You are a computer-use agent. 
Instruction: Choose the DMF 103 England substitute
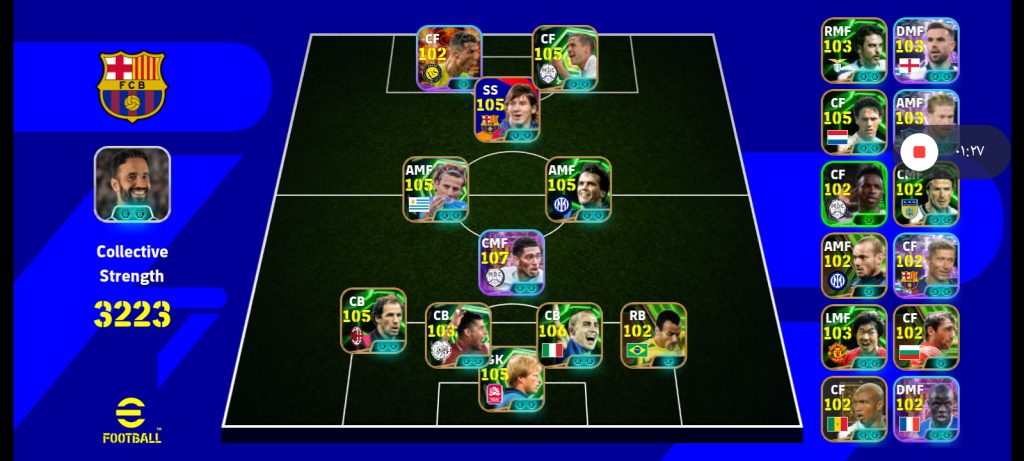point(926,50)
